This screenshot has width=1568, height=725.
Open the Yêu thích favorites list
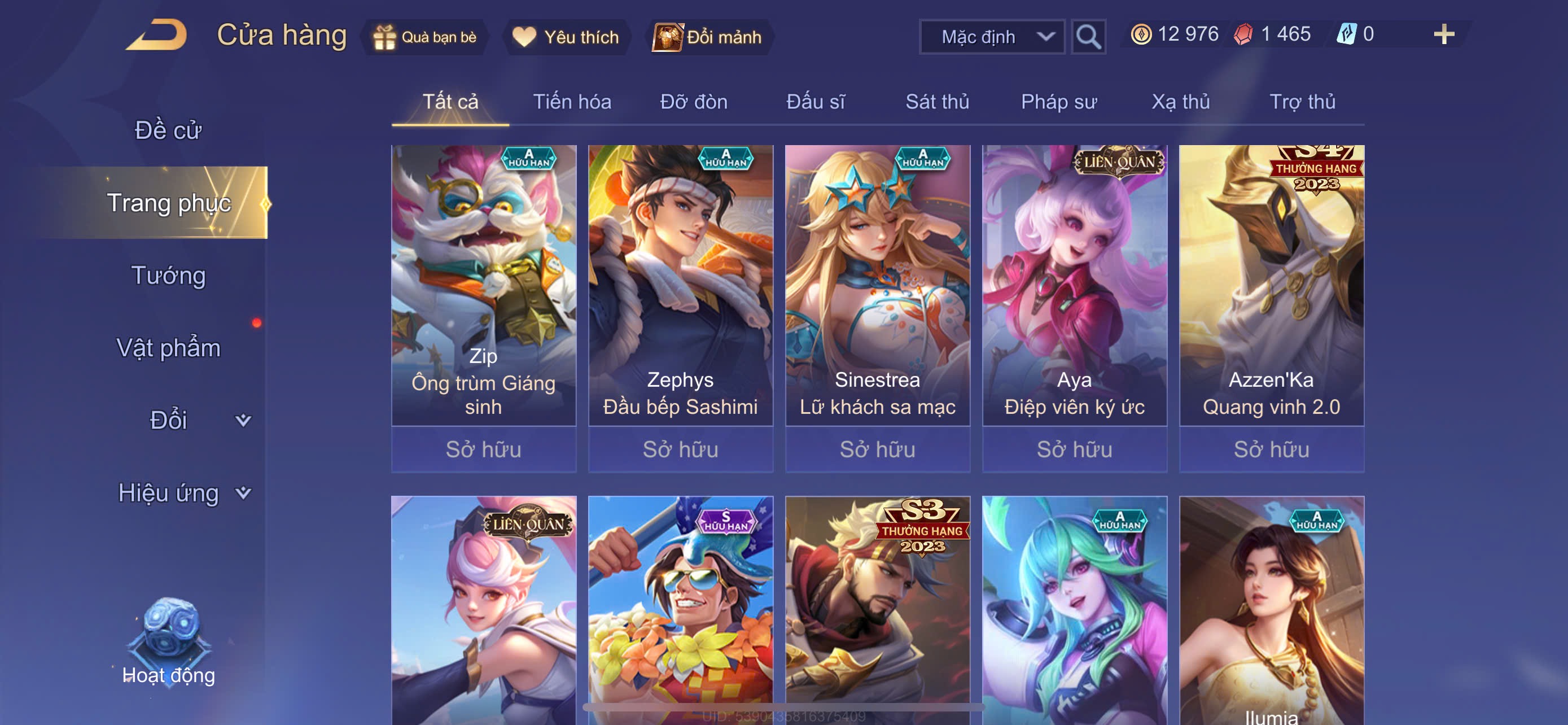click(566, 37)
